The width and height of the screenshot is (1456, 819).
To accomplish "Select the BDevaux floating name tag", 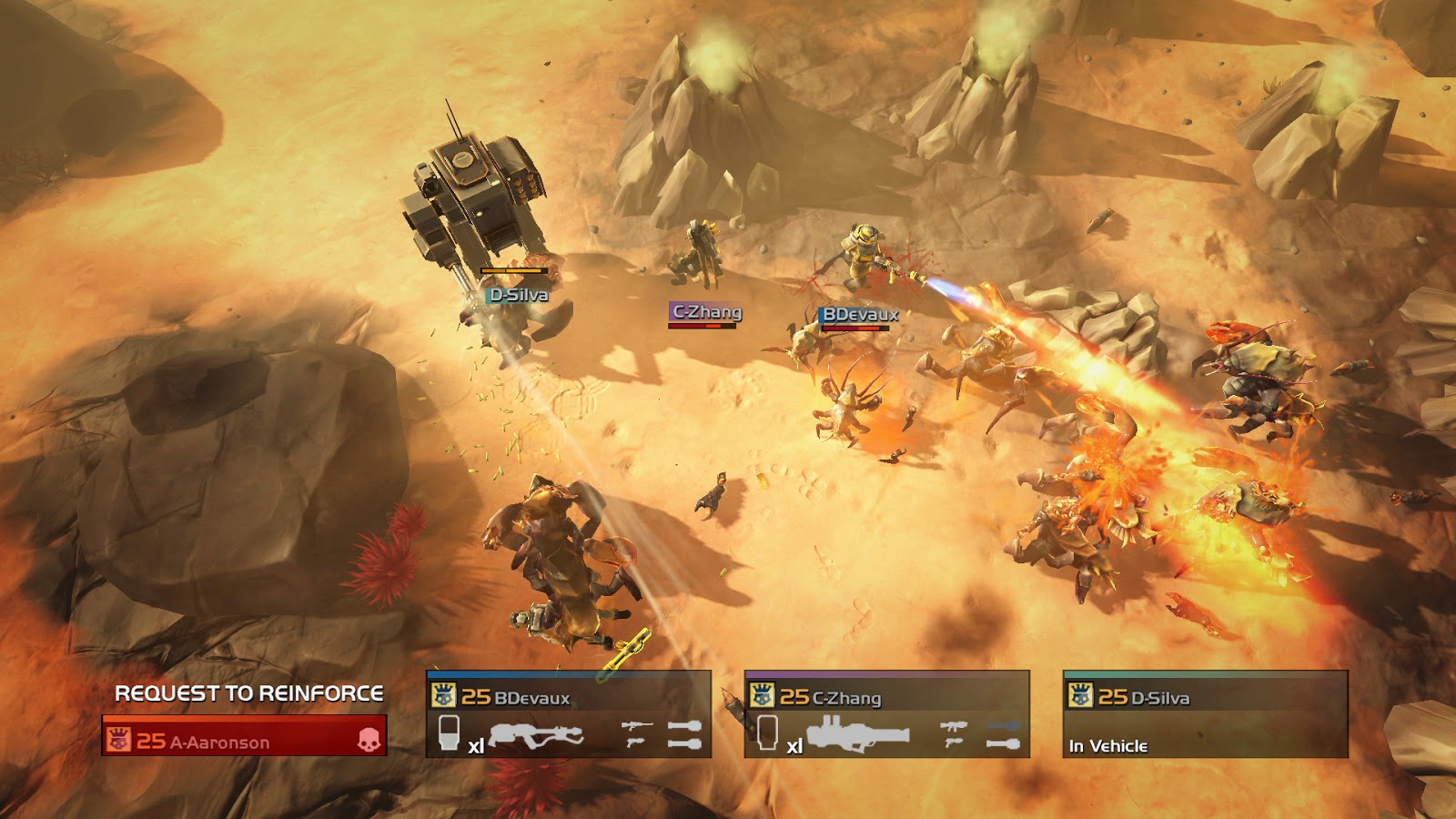I will (860, 315).
